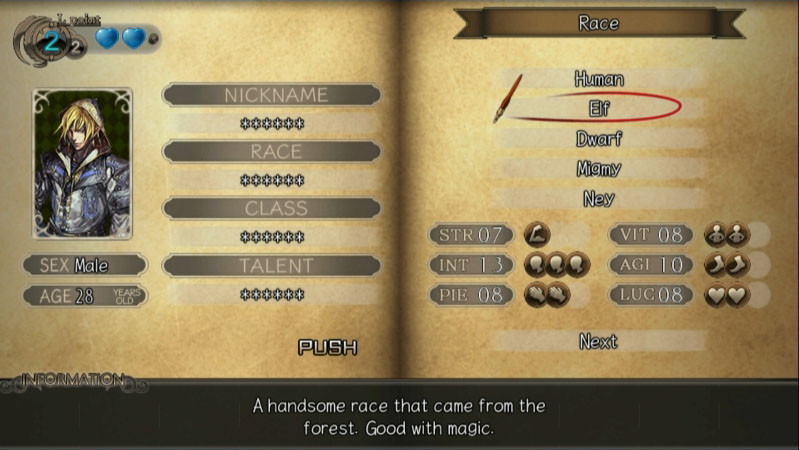The height and width of the screenshot is (450, 799).
Task: Select the Human race option
Action: [x=599, y=78]
